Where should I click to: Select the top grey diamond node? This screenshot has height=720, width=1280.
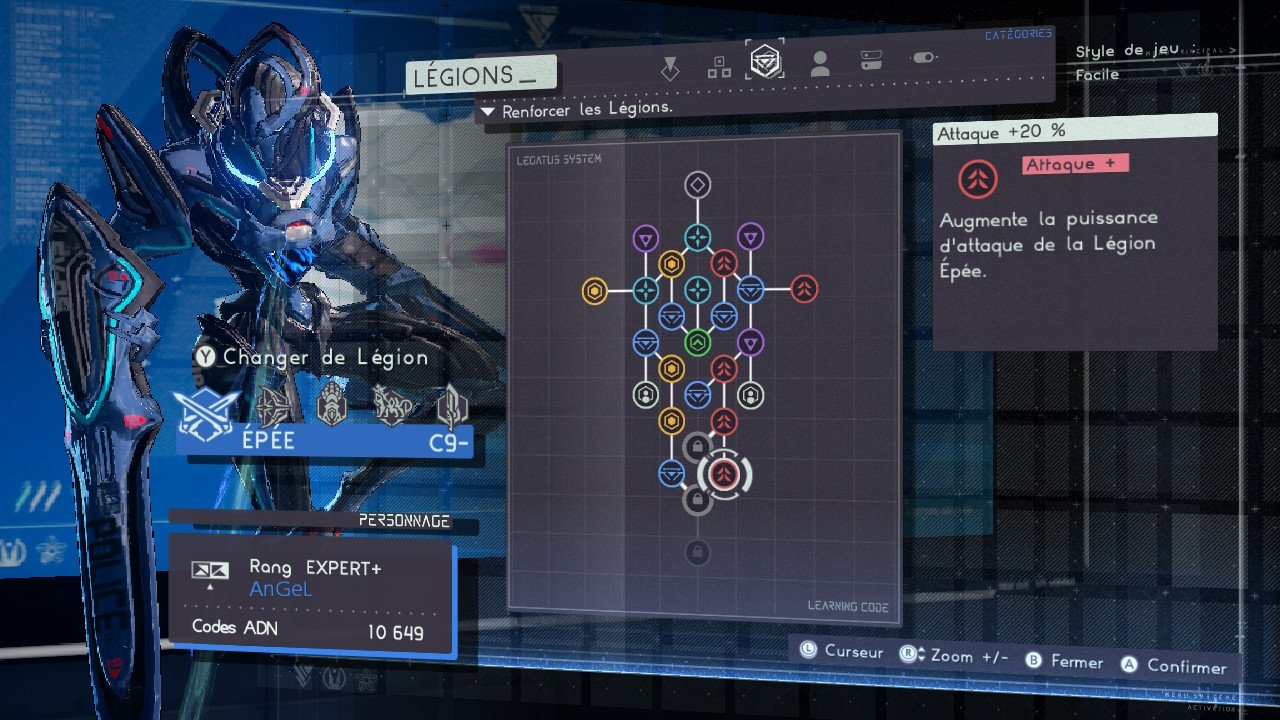(697, 185)
